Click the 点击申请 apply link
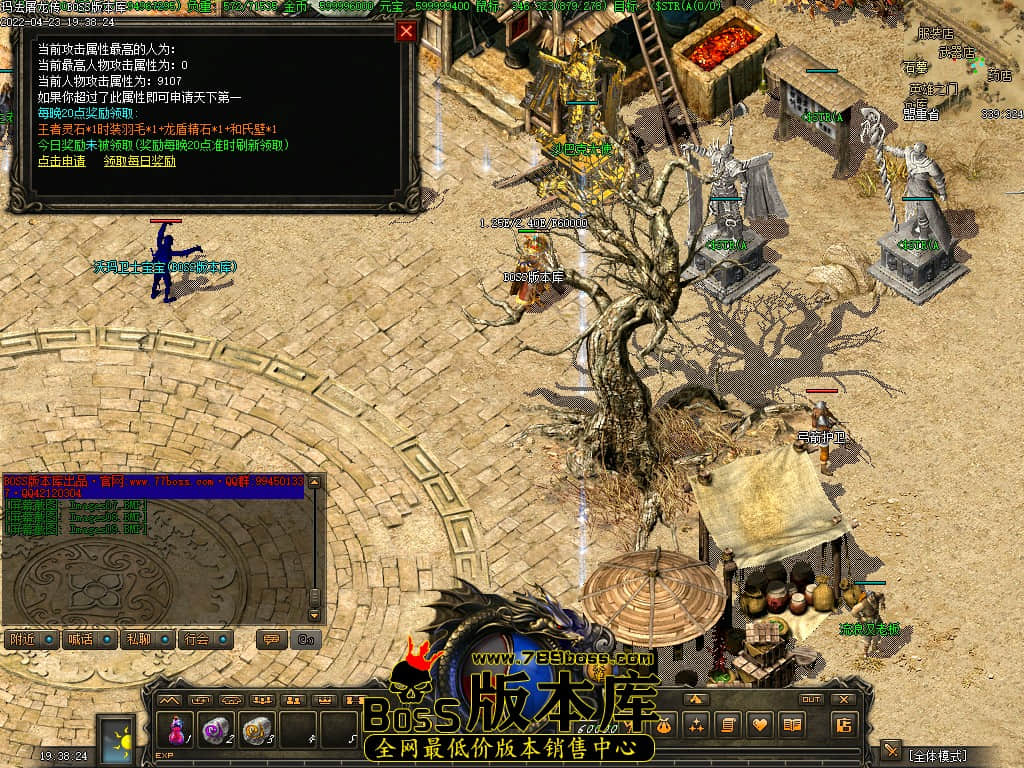The image size is (1024, 768). tap(62, 161)
